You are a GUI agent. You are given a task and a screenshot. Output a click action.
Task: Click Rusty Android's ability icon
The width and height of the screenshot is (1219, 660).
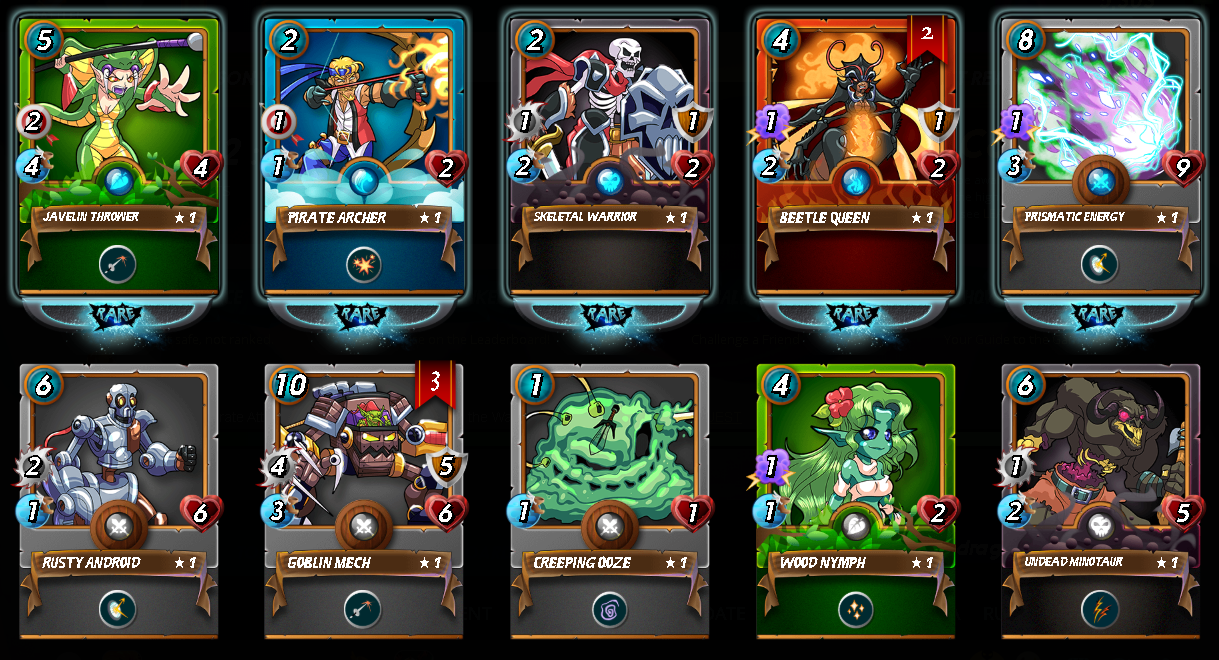click(118, 609)
